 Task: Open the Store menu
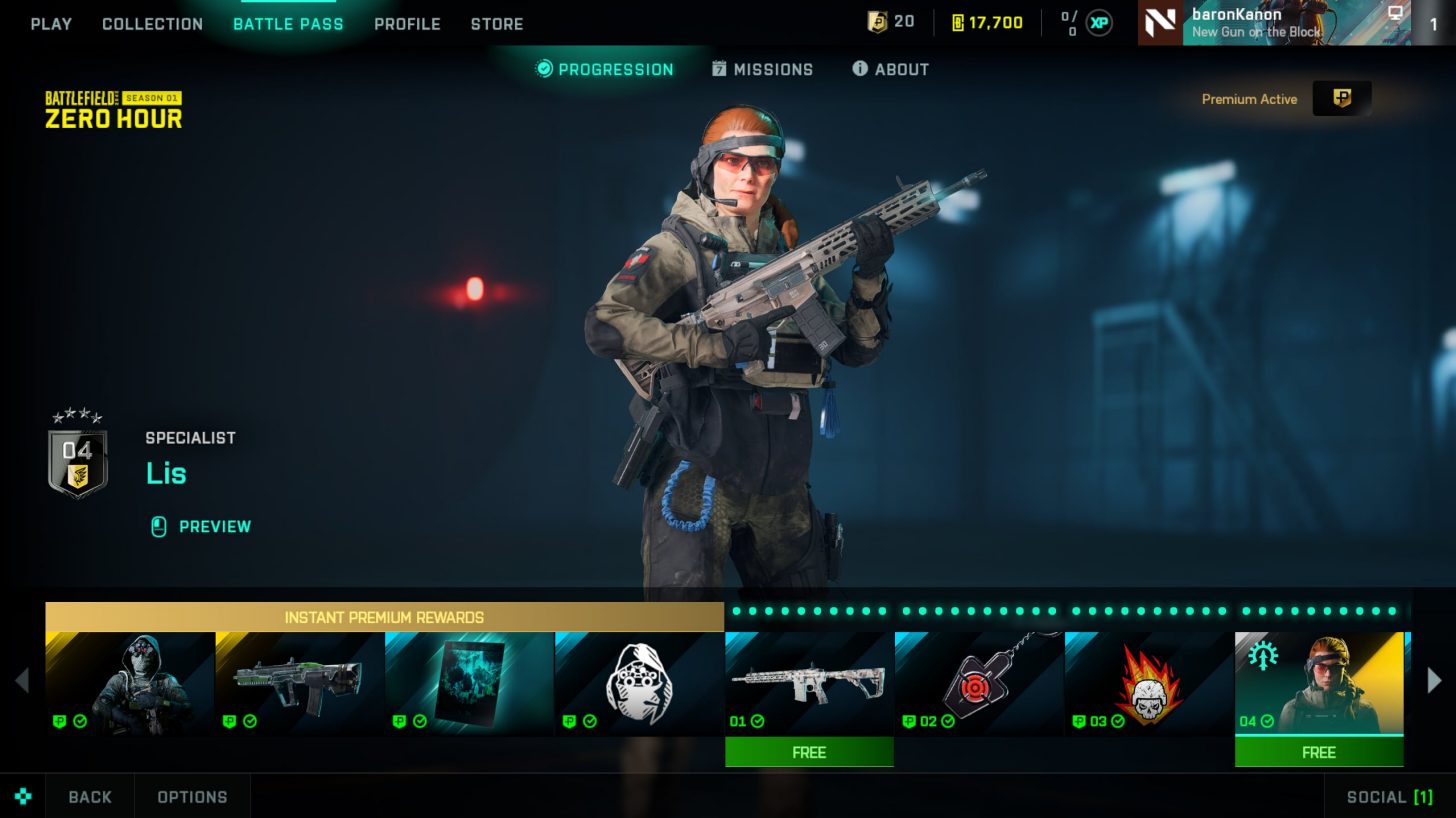point(497,23)
